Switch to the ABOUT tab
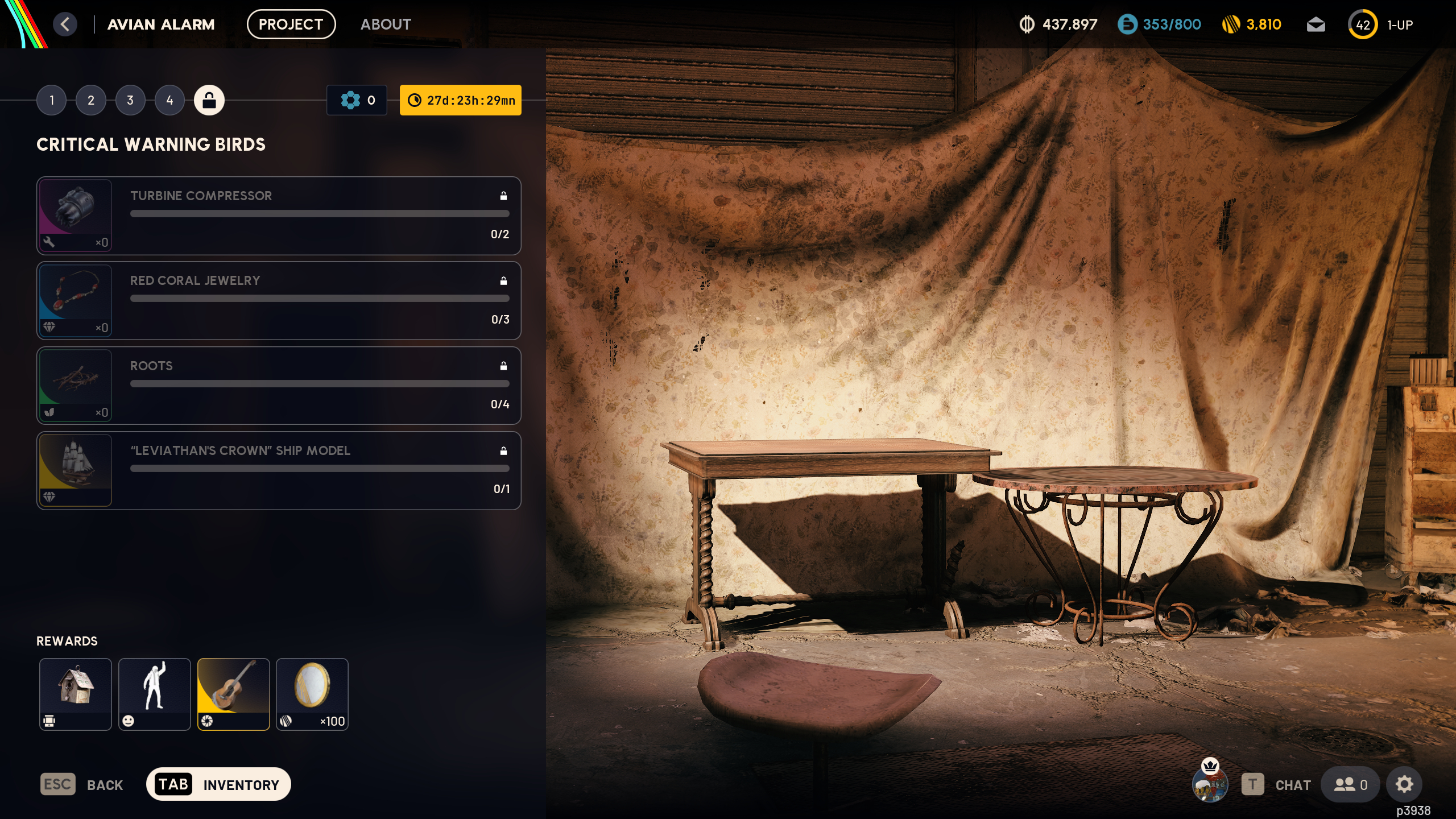 (386, 24)
